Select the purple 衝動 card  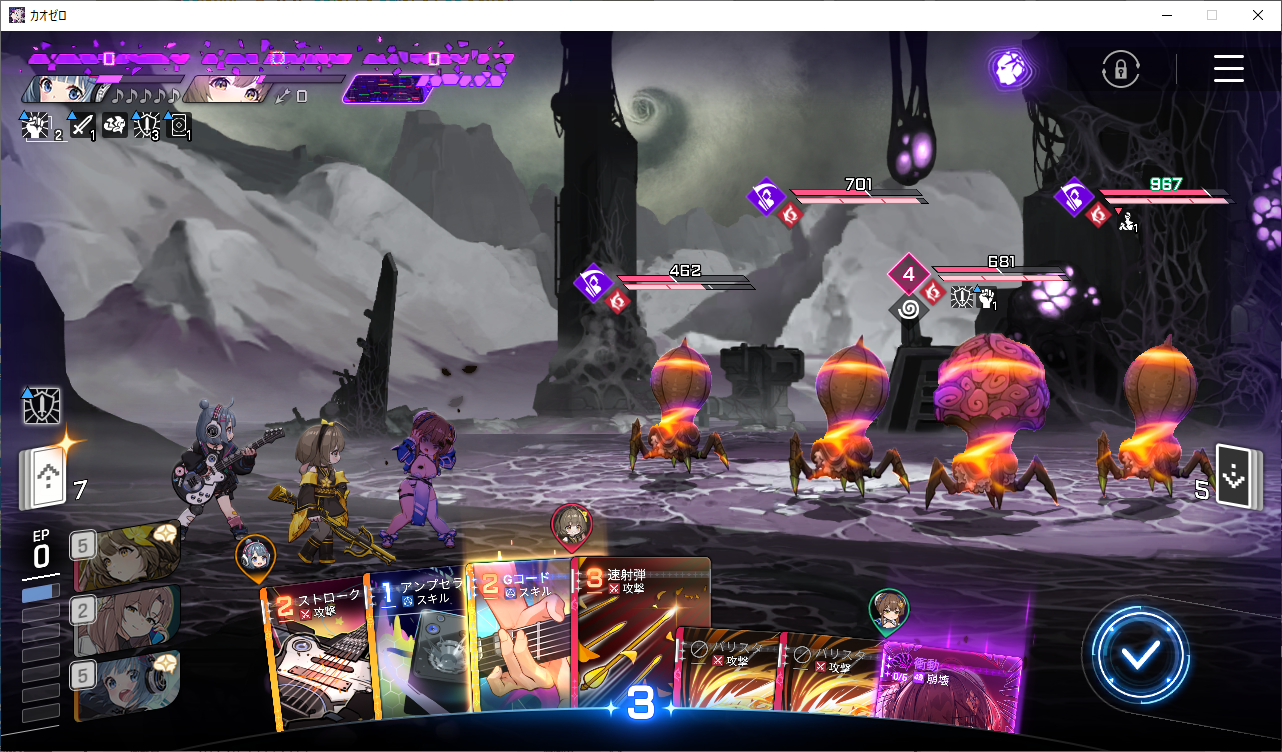(x=948, y=690)
